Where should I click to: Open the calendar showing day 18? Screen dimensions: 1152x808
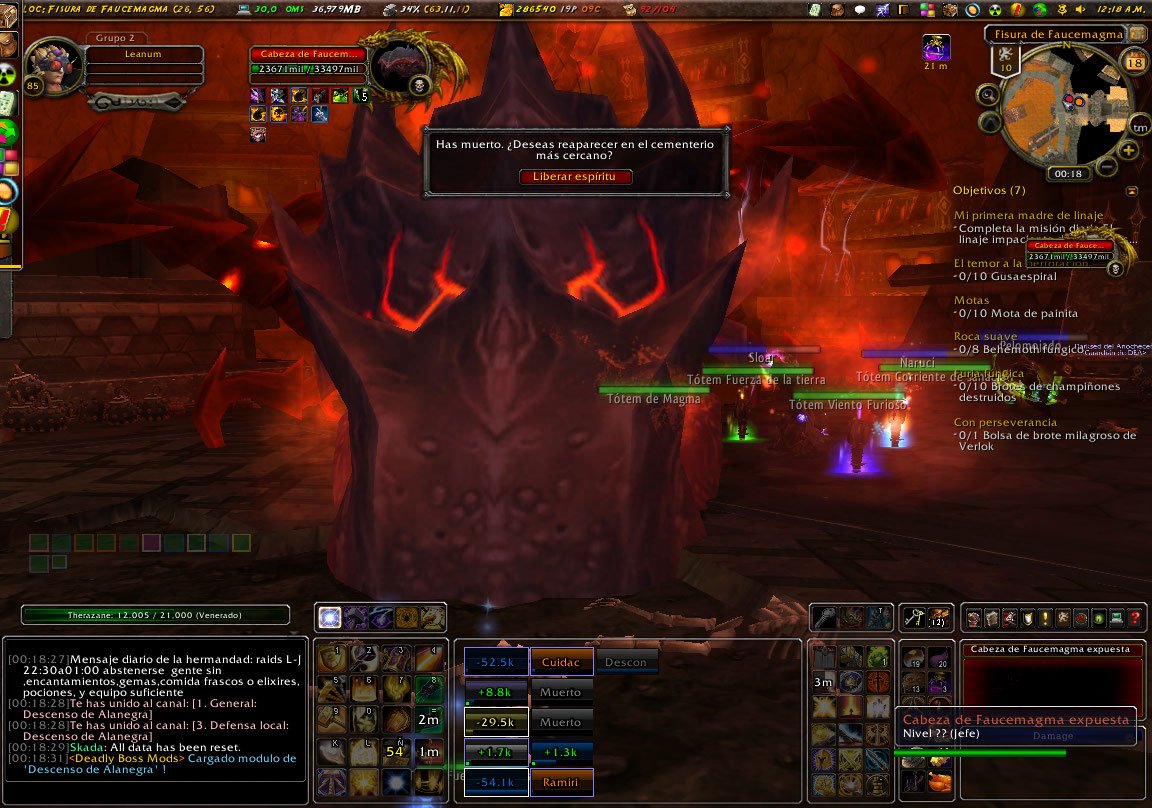(x=1134, y=63)
